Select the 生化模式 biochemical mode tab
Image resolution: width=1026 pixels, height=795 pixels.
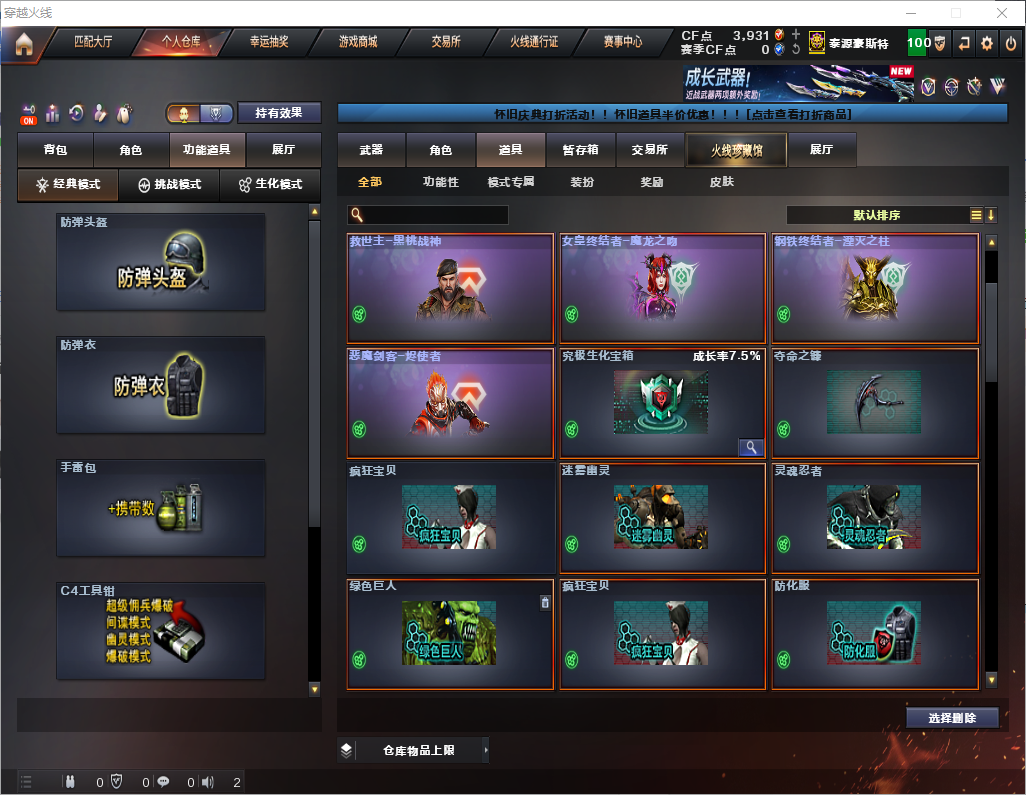269,185
